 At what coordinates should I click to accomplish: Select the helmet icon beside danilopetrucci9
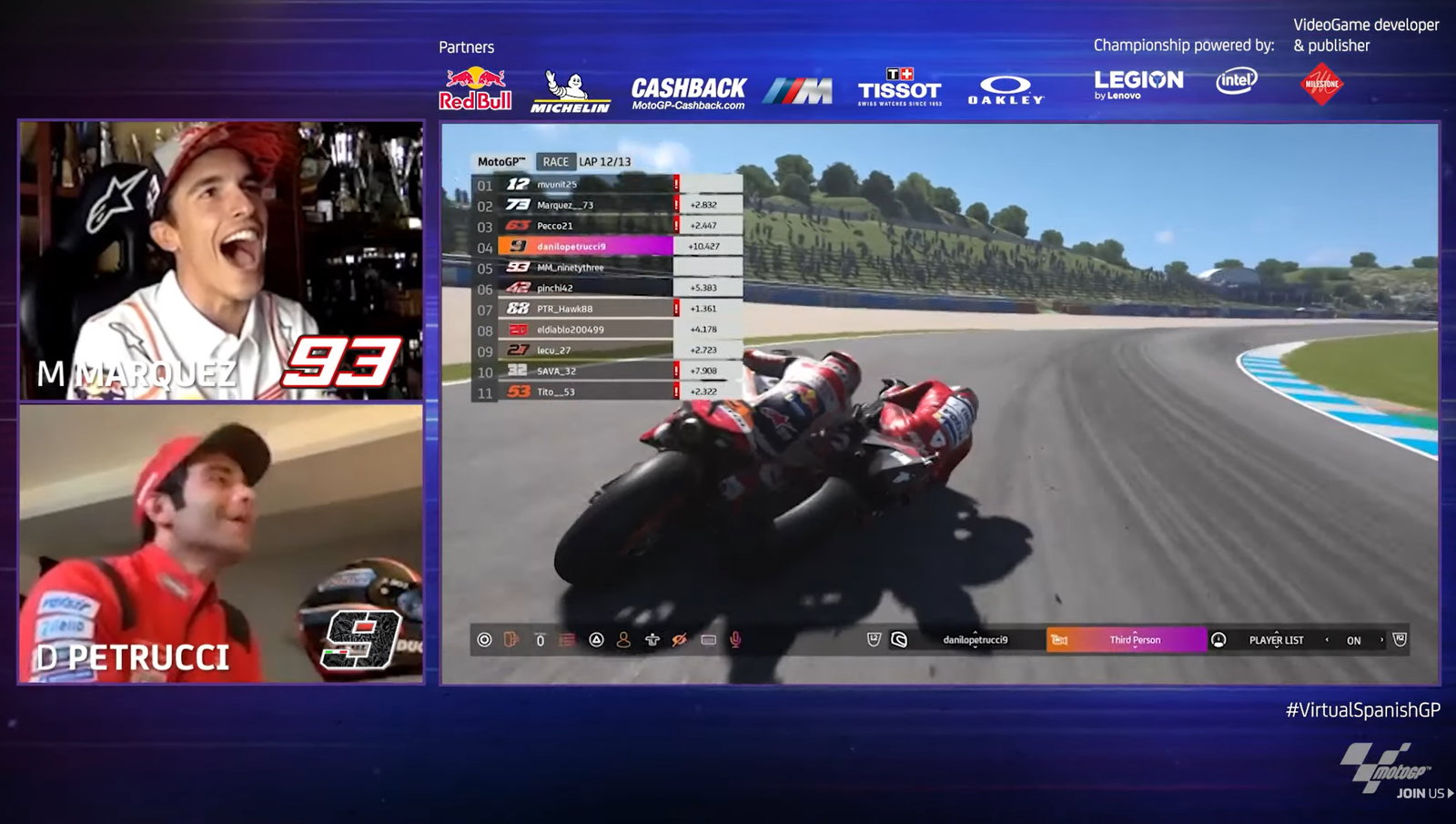(x=899, y=640)
